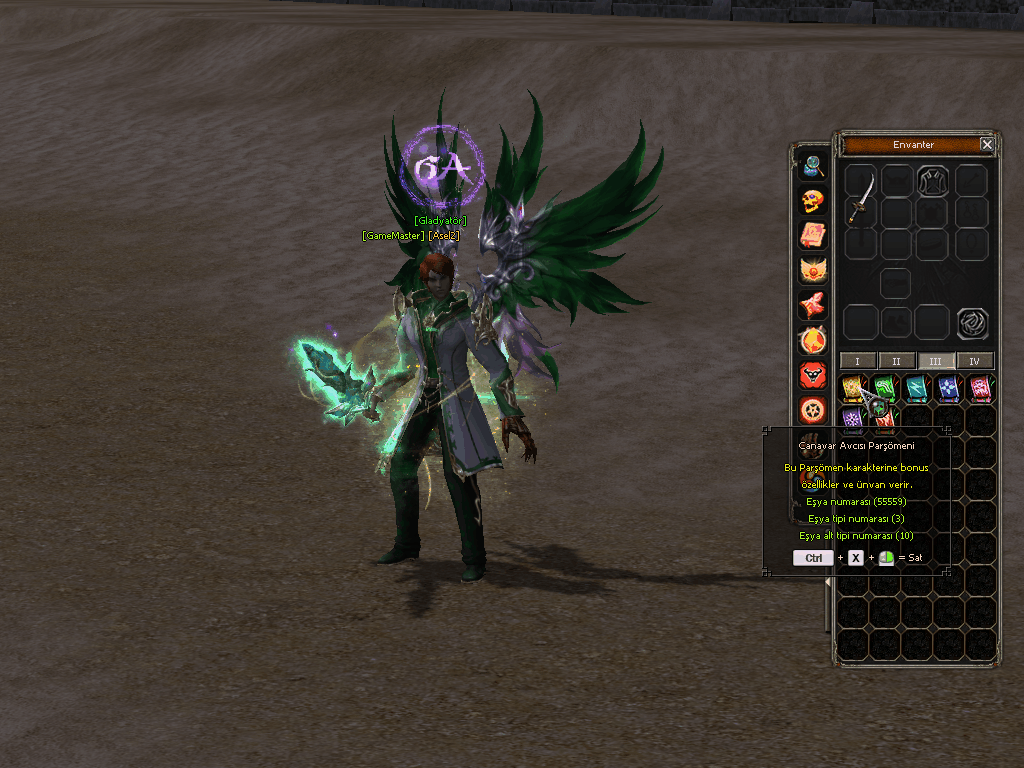Select inventory page III tab
The image size is (1024, 768).
tap(935, 361)
